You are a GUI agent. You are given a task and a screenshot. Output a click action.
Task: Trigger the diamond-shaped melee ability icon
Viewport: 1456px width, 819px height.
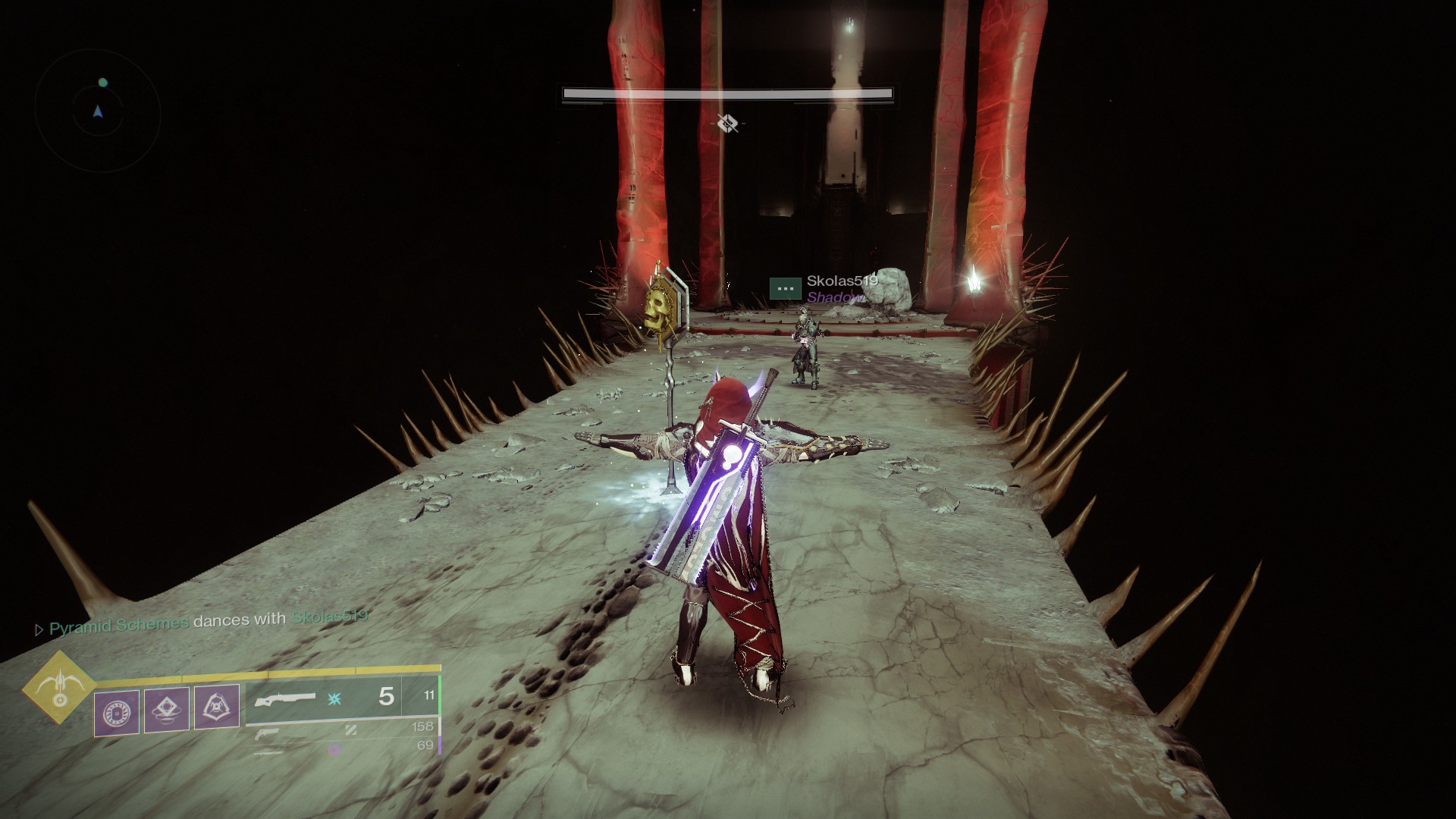click(167, 709)
